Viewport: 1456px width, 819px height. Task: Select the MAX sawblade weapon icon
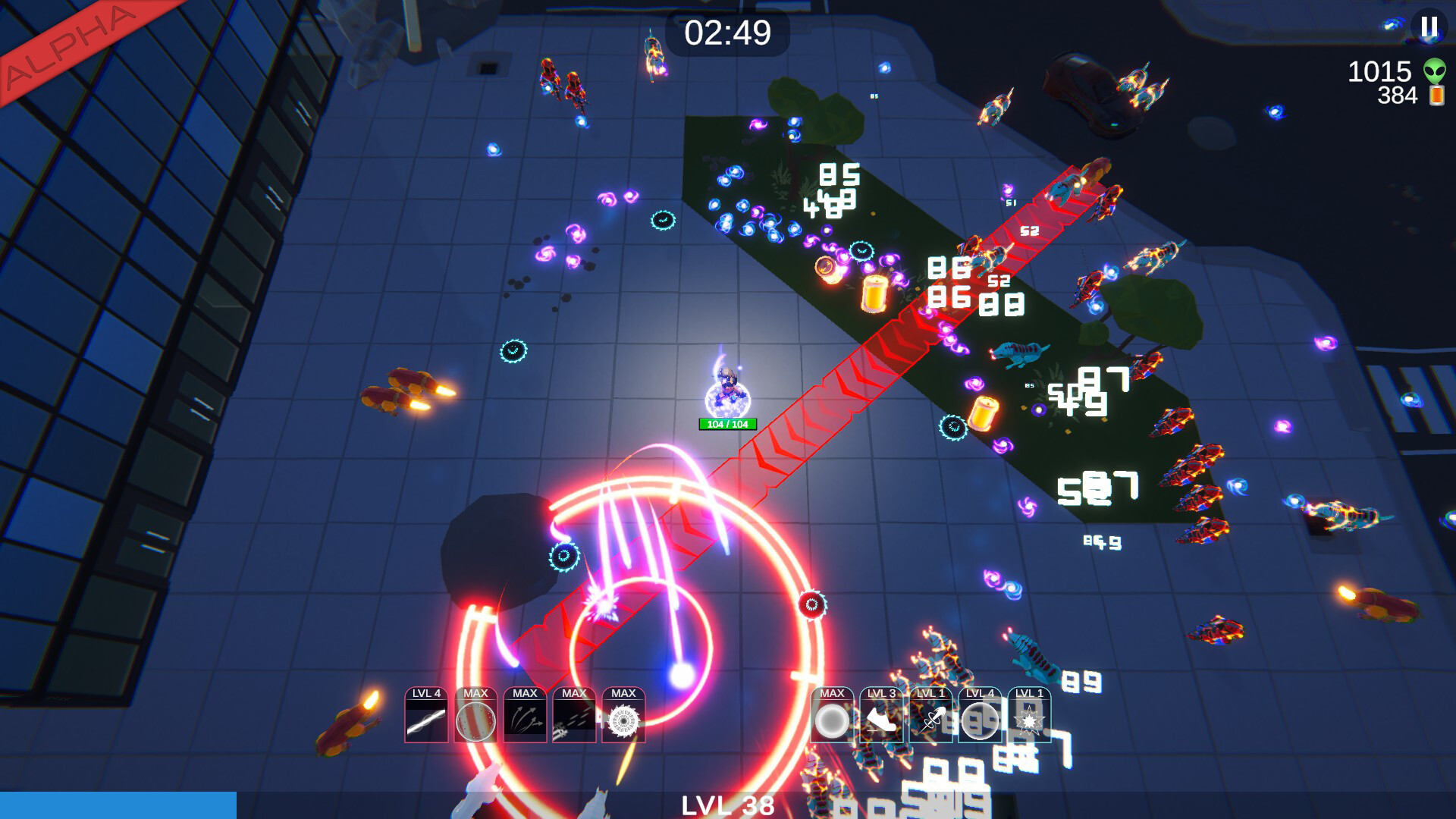[624, 717]
